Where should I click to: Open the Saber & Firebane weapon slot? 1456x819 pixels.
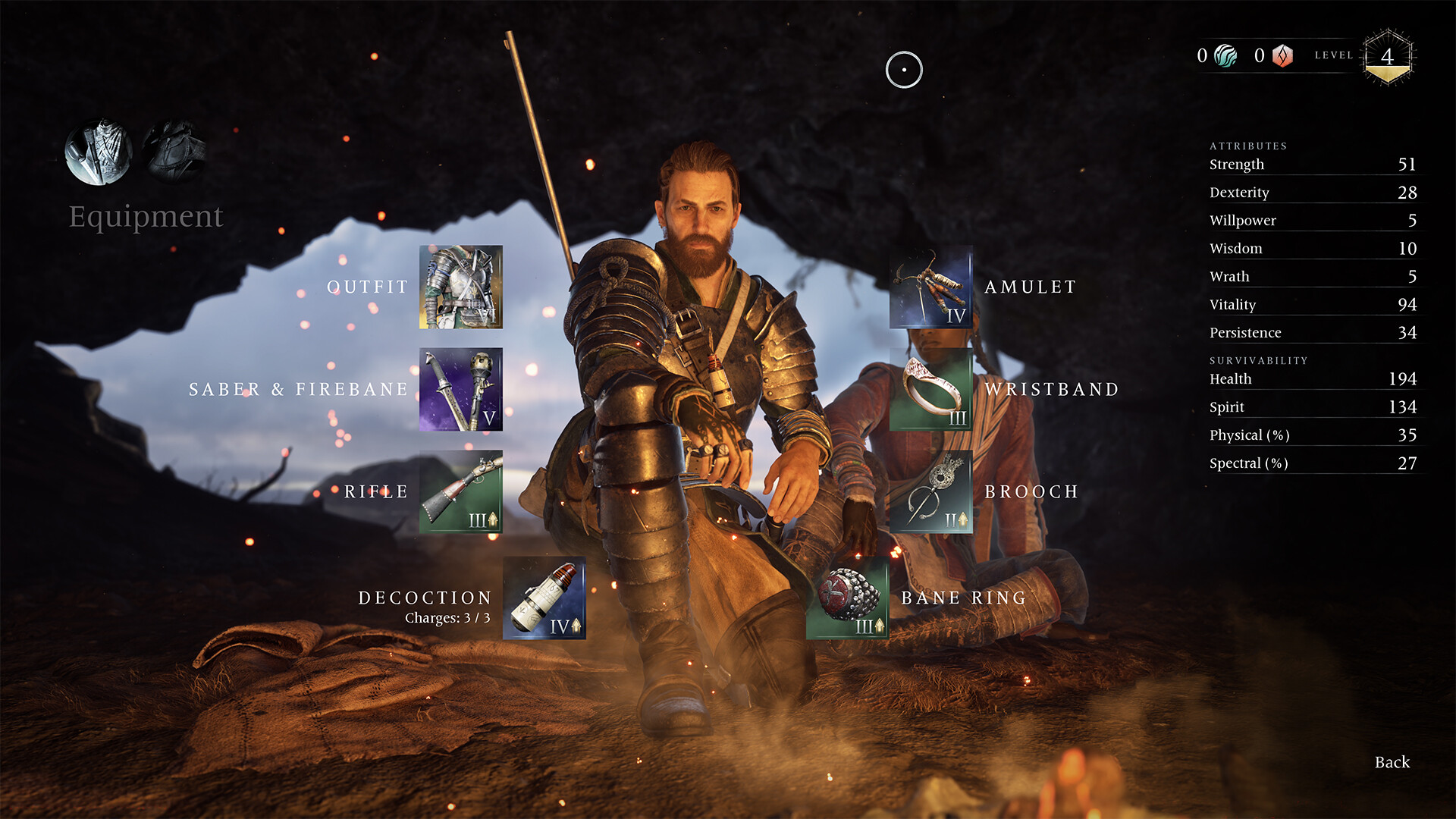460,389
